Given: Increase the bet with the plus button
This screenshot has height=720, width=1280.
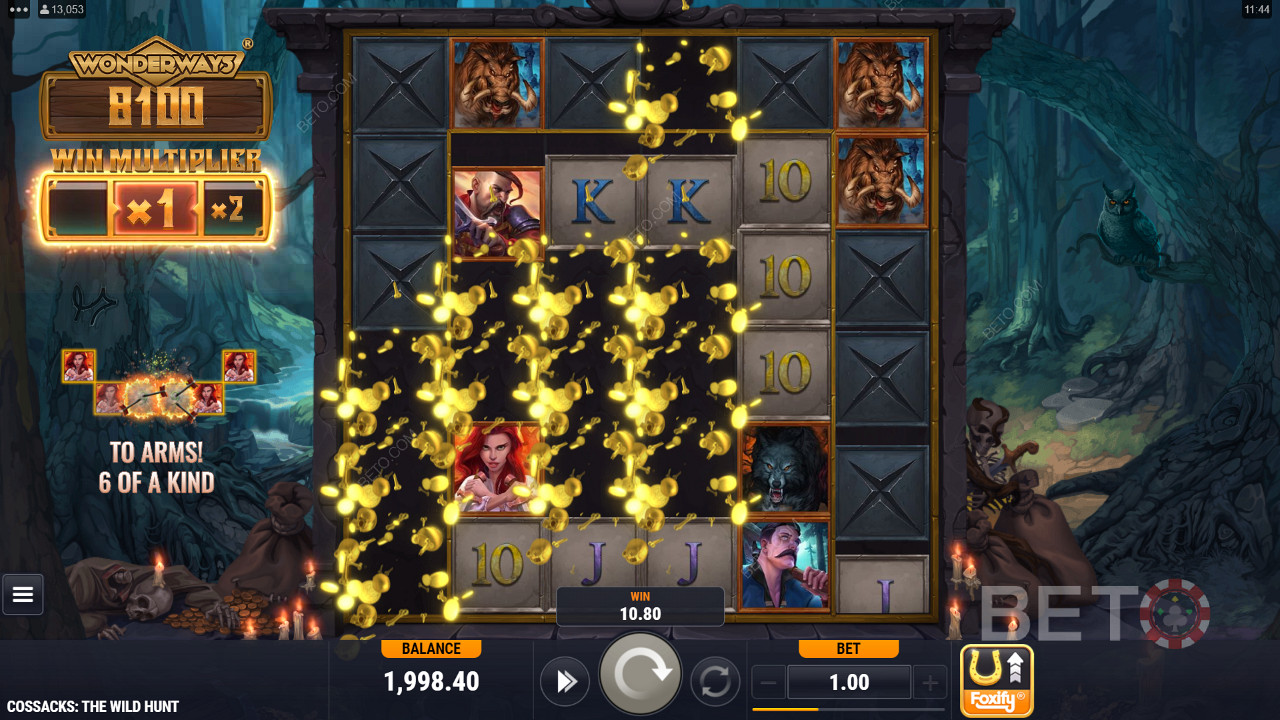Looking at the screenshot, I should pos(929,683).
